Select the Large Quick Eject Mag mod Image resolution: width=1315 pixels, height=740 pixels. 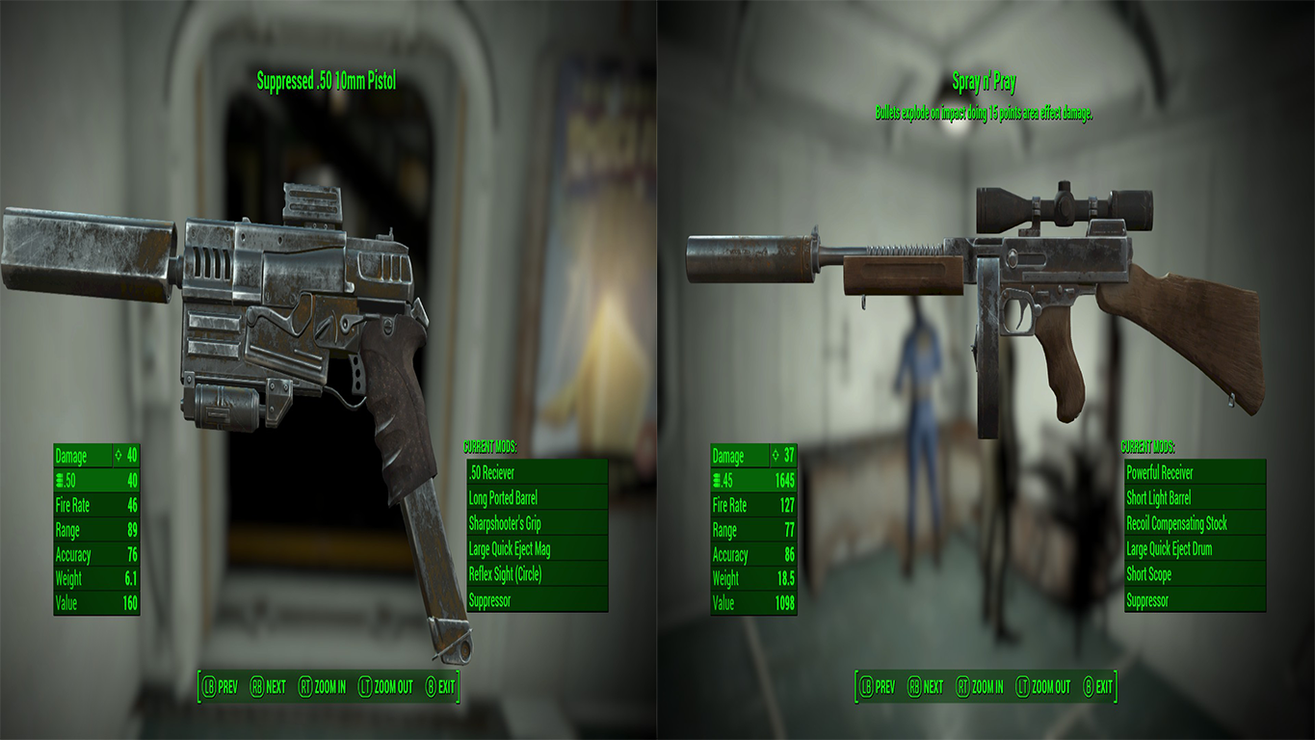[x=537, y=549]
